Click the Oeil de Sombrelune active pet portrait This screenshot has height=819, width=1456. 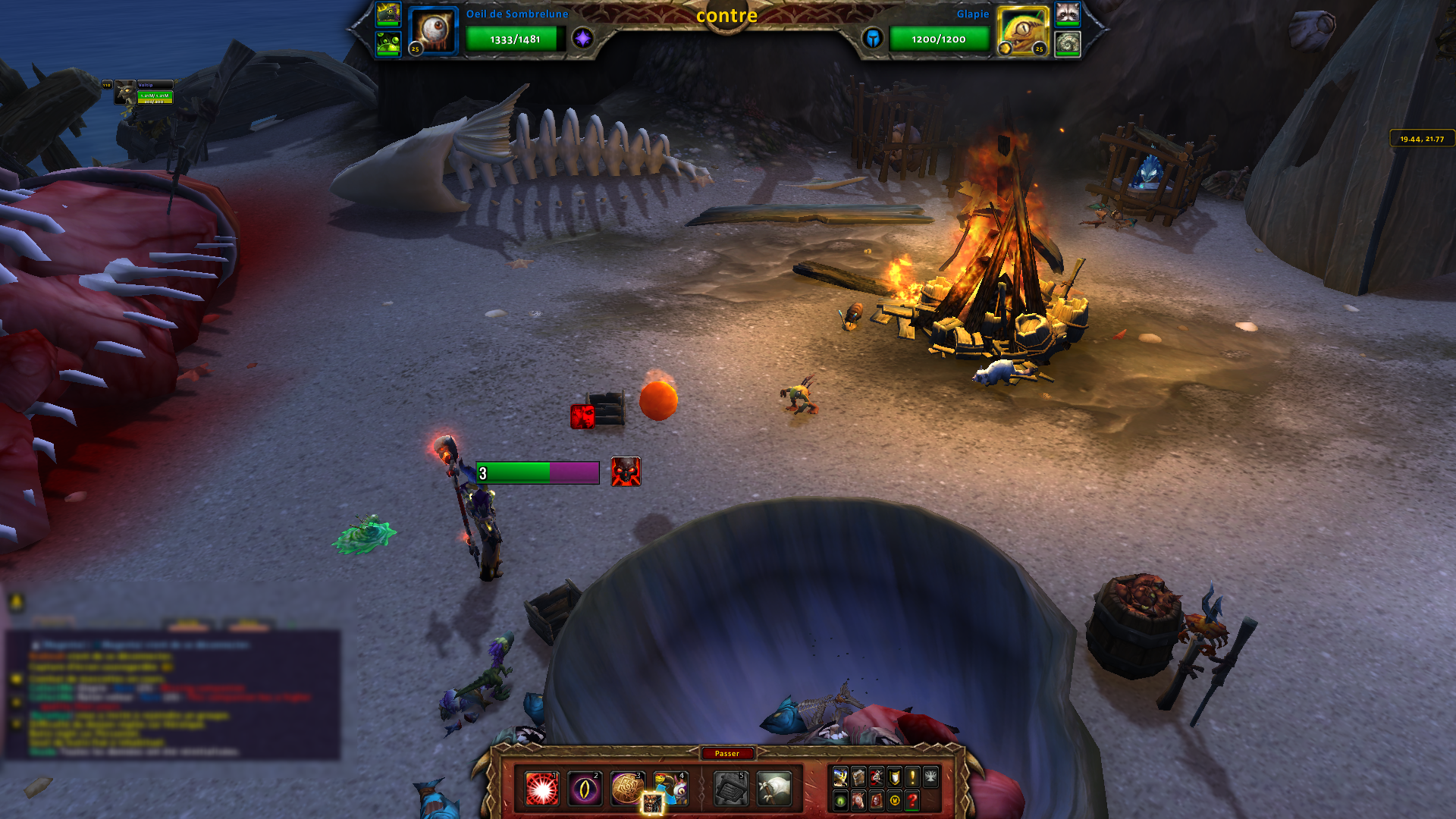pos(434,31)
